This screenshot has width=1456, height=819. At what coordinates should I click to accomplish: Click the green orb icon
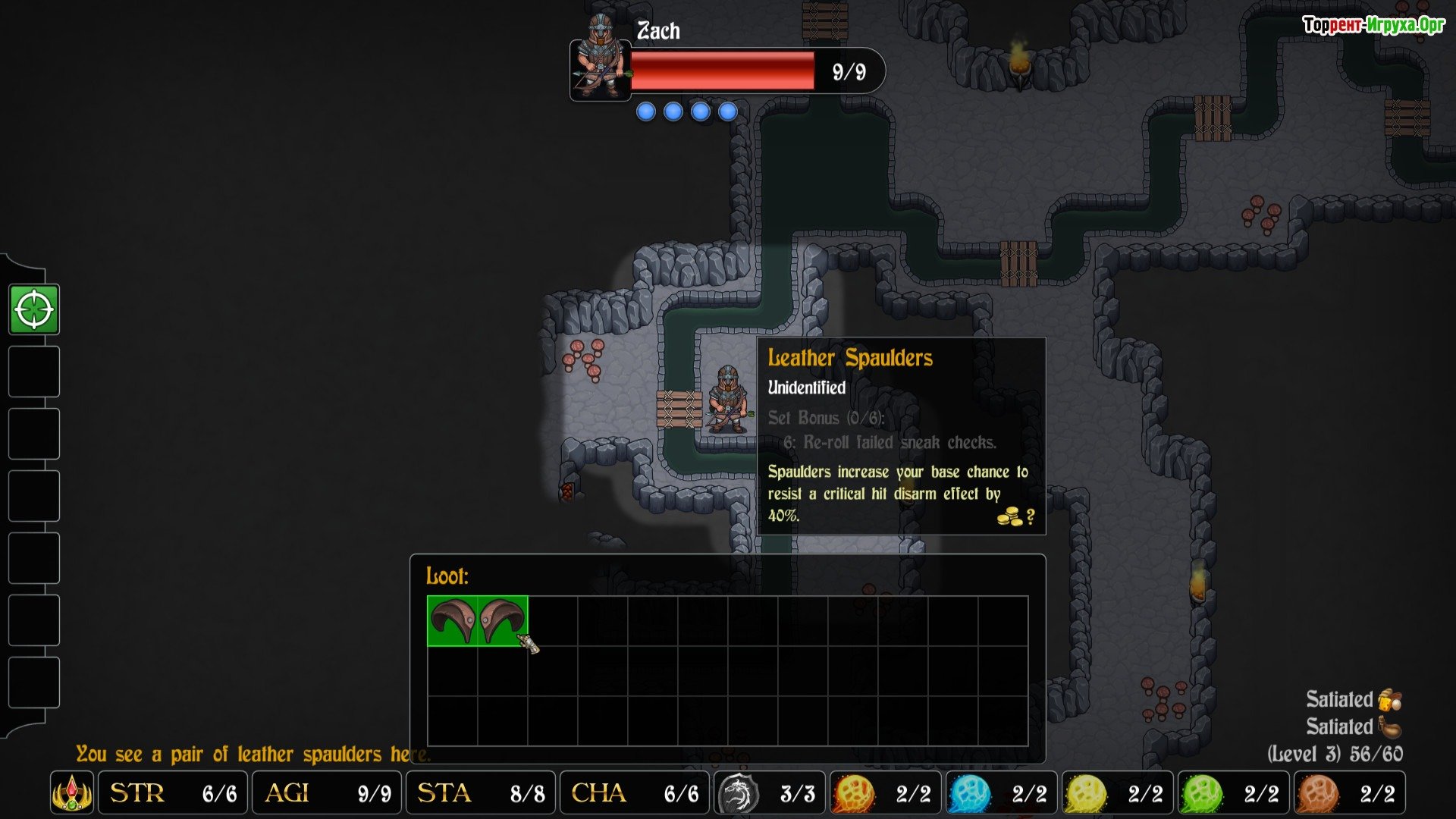pyautogui.click(x=1202, y=793)
